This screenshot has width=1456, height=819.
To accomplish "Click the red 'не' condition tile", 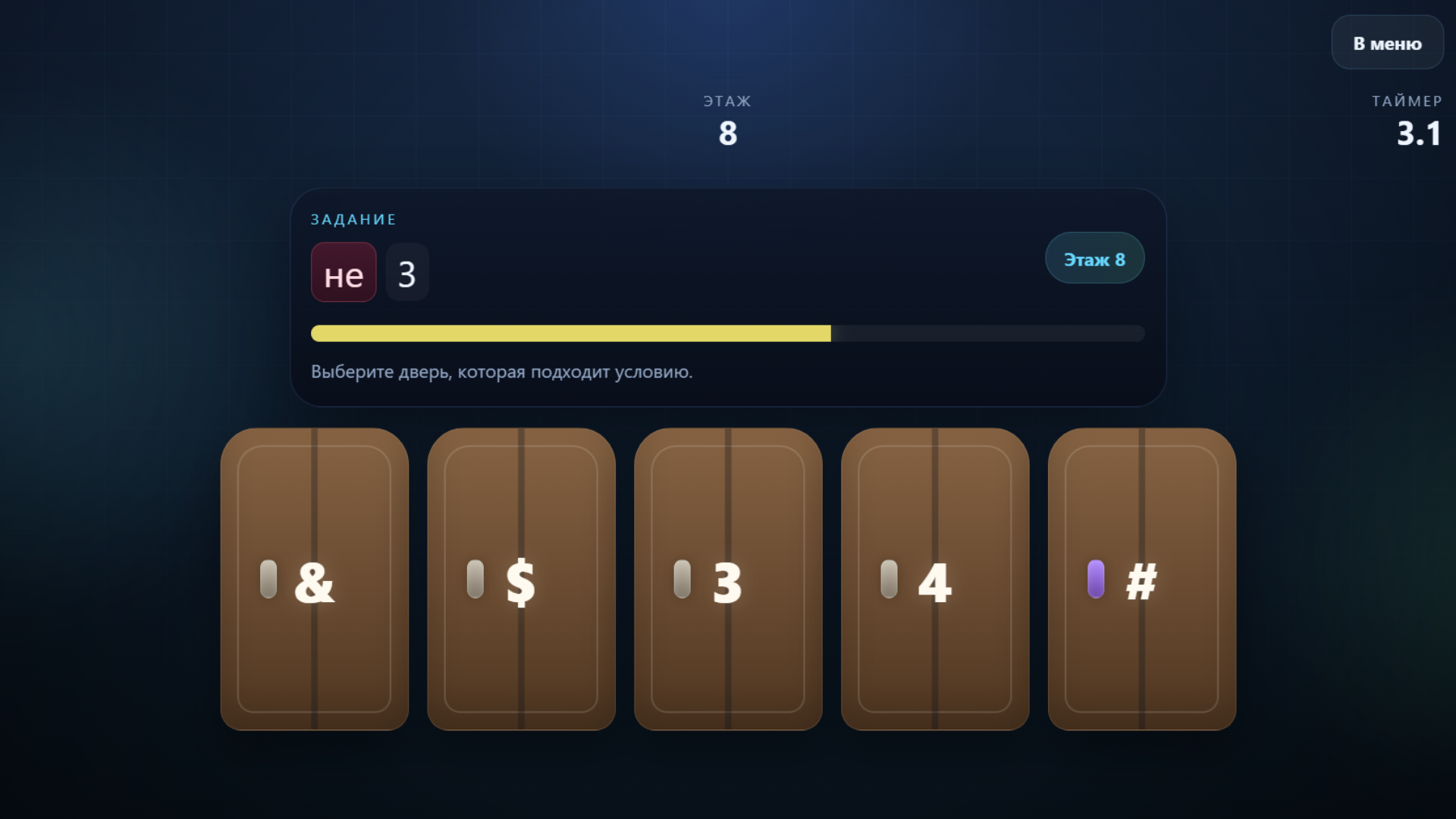I will [343, 273].
